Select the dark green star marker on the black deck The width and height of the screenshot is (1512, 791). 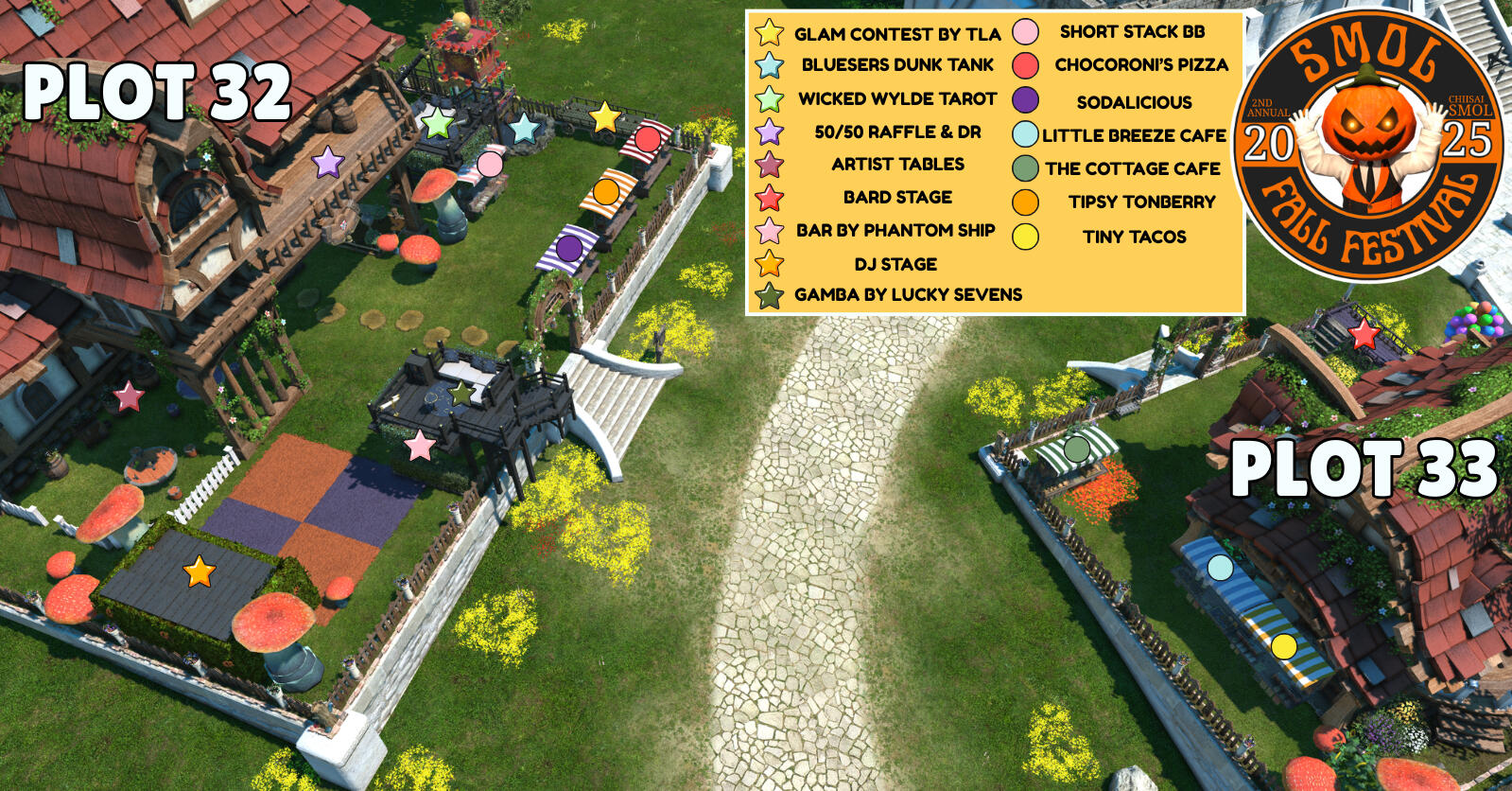[461, 393]
